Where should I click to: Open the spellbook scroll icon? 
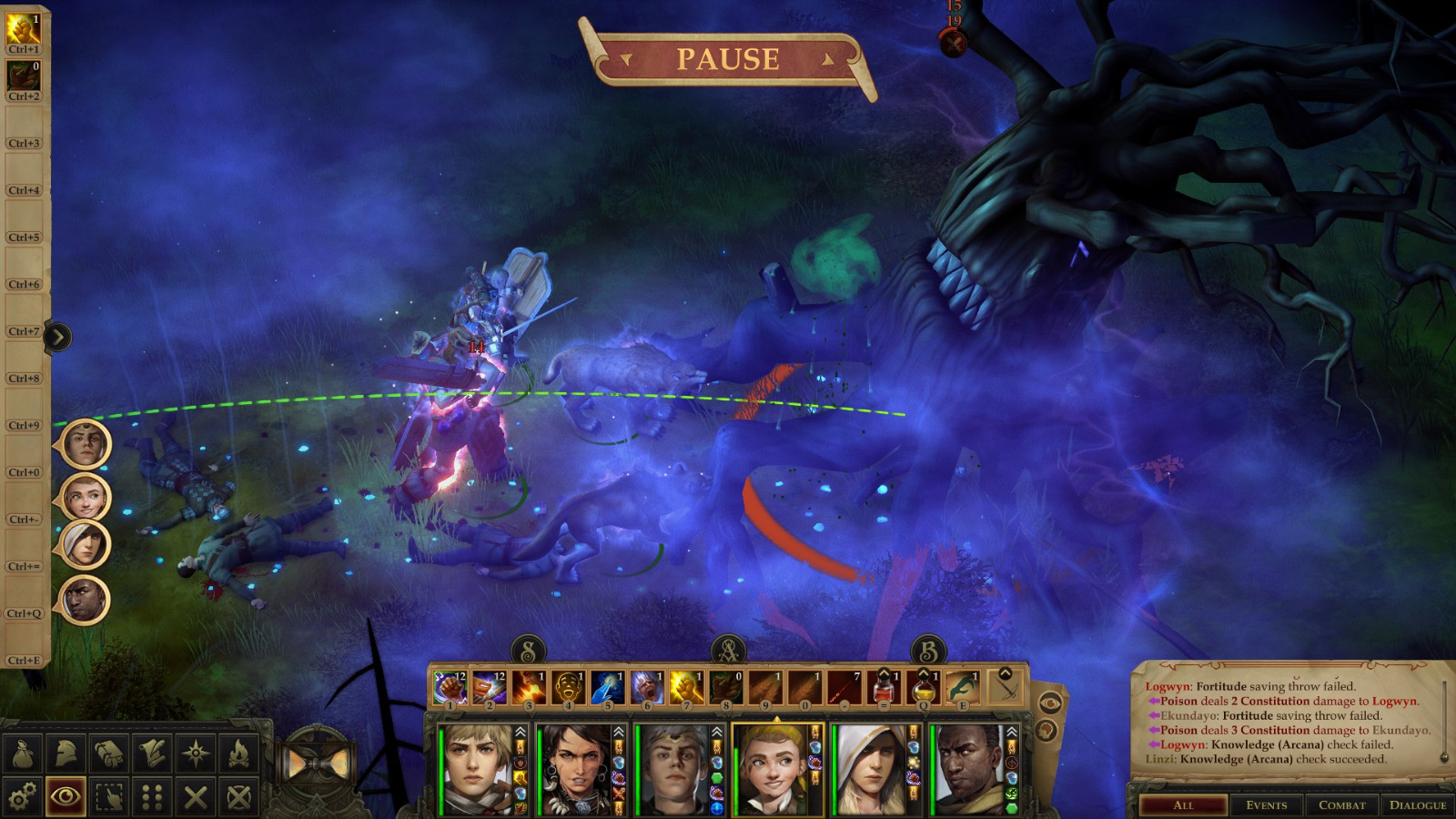click(151, 753)
